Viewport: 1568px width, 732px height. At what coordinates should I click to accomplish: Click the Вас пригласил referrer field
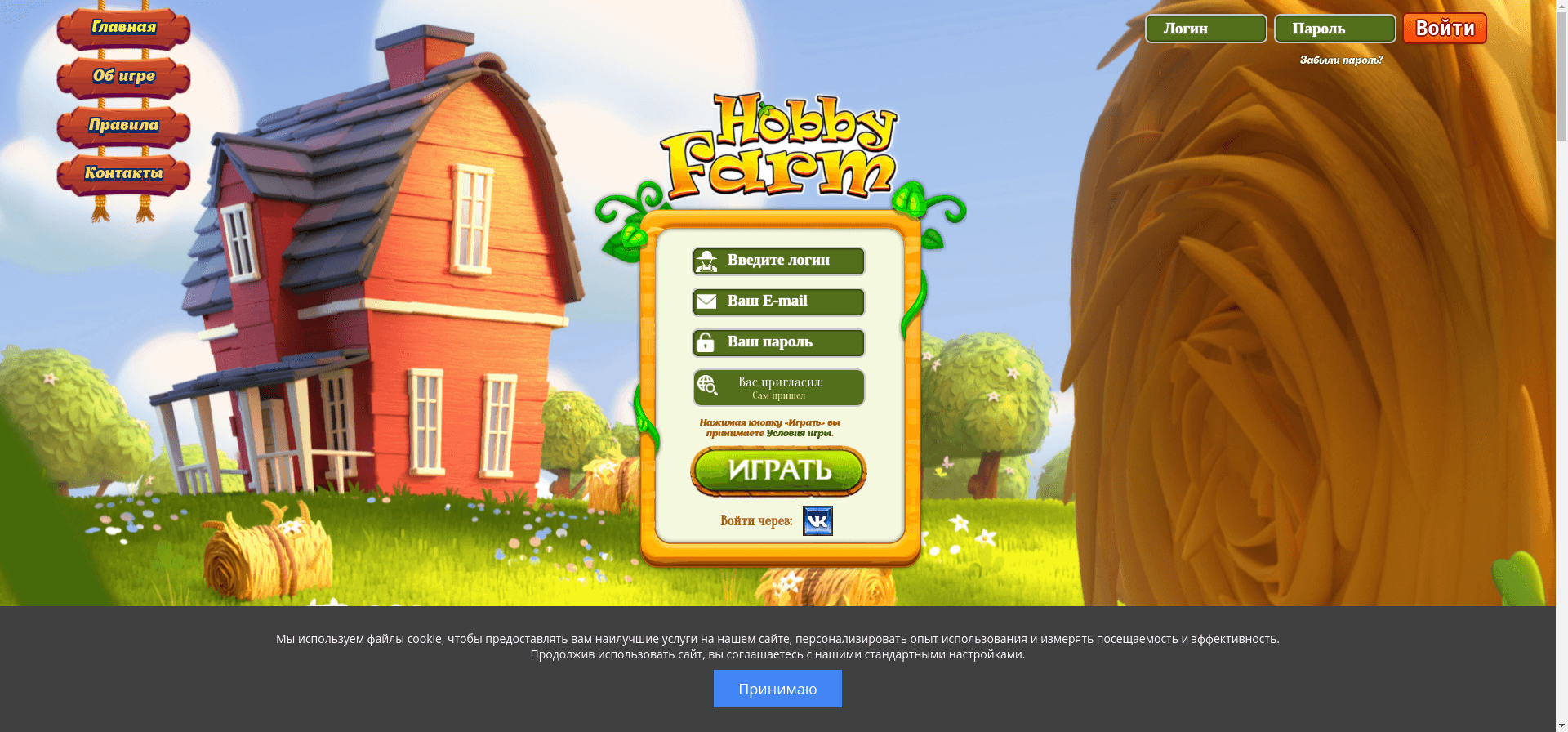pyautogui.click(x=778, y=387)
